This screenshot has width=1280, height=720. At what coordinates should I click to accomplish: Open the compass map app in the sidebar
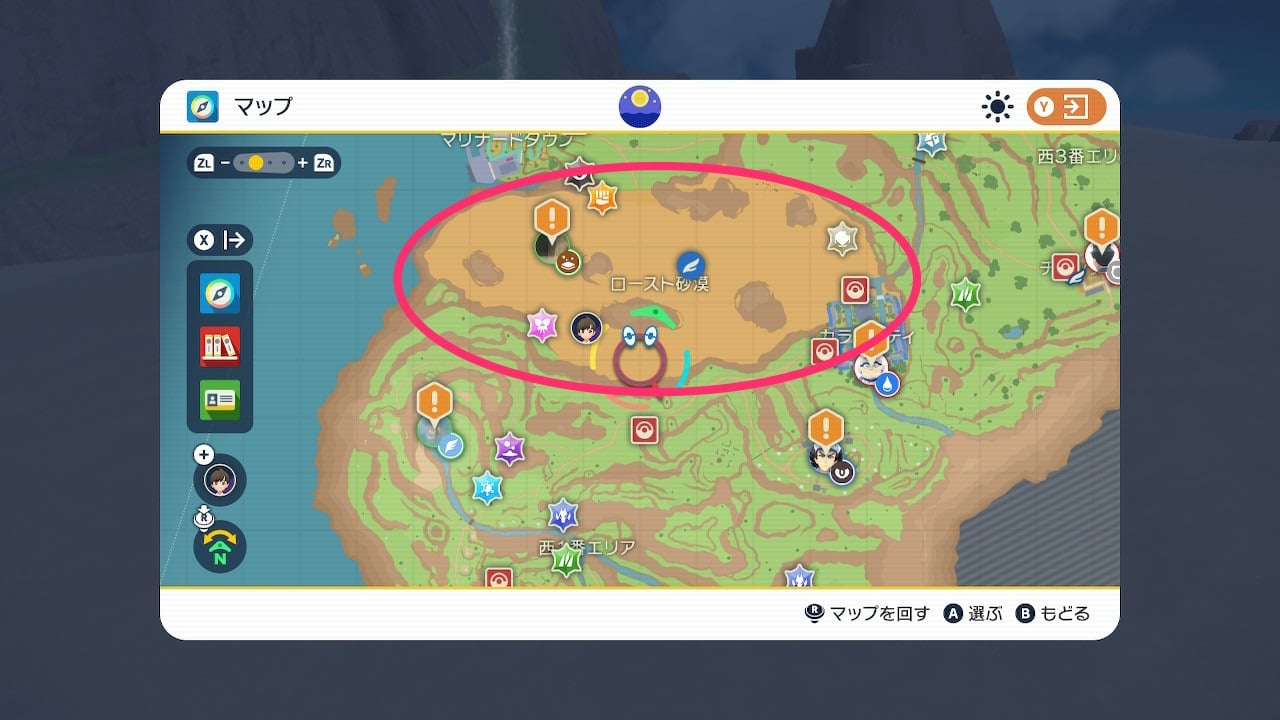(x=219, y=294)
